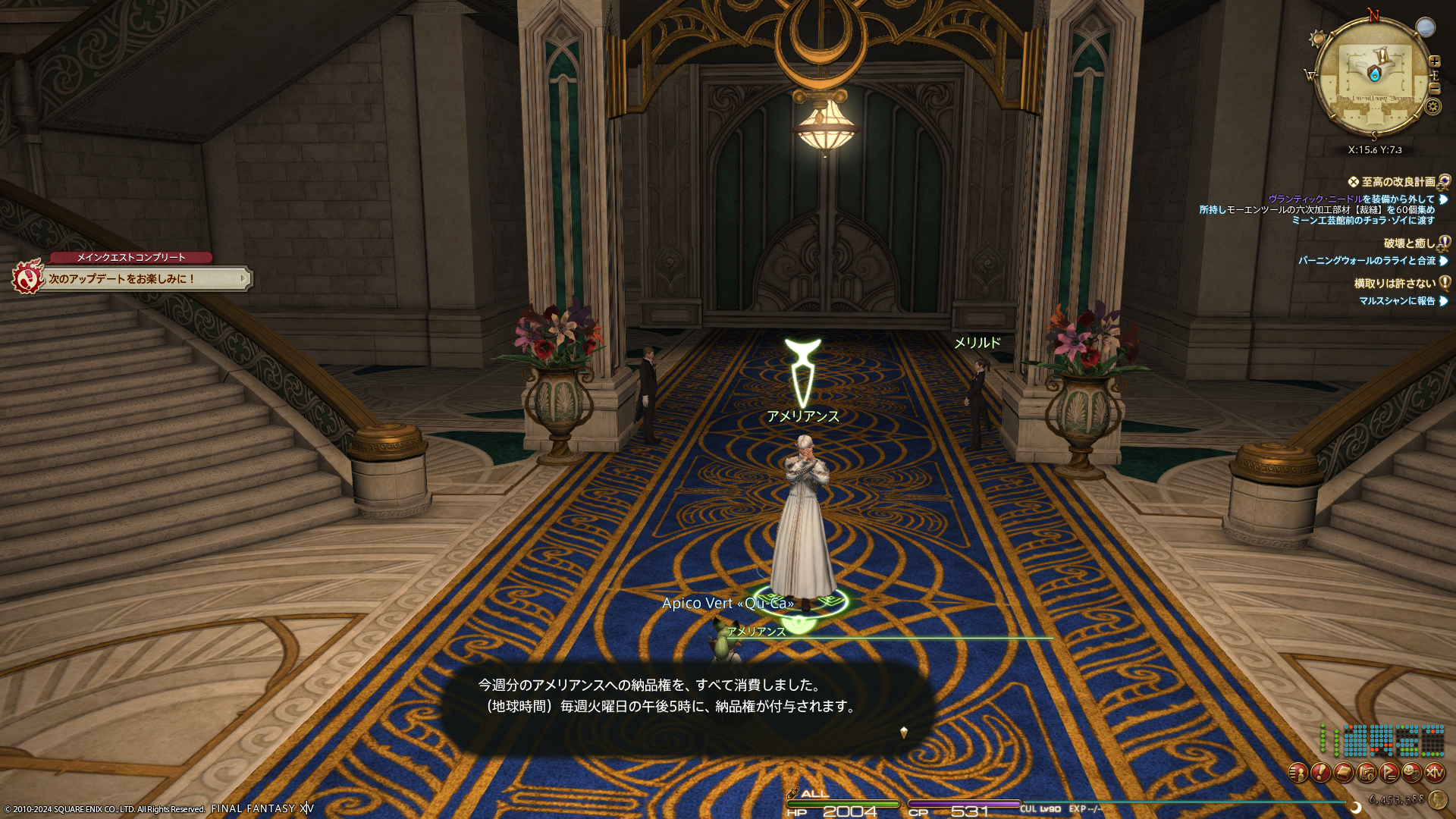Zoom out the minimap with minus button

(1434, 88)
